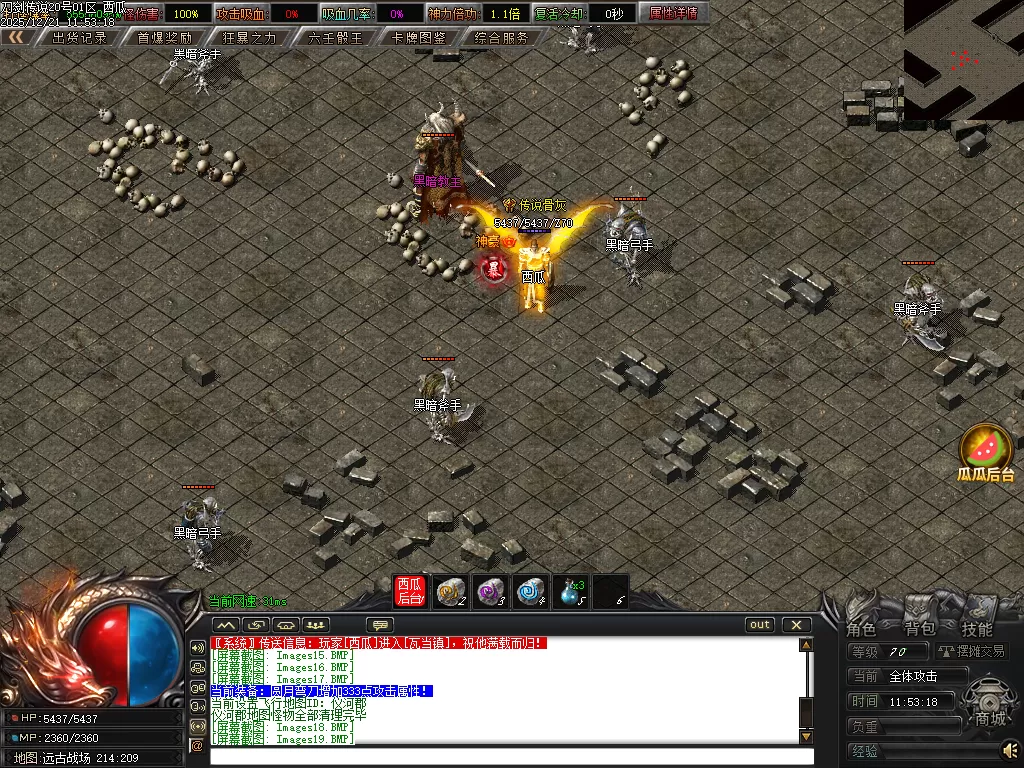Use the blue potion in hotbar slot 5
The height and width of the screenshot is (768, 1024).
[571, 591]
